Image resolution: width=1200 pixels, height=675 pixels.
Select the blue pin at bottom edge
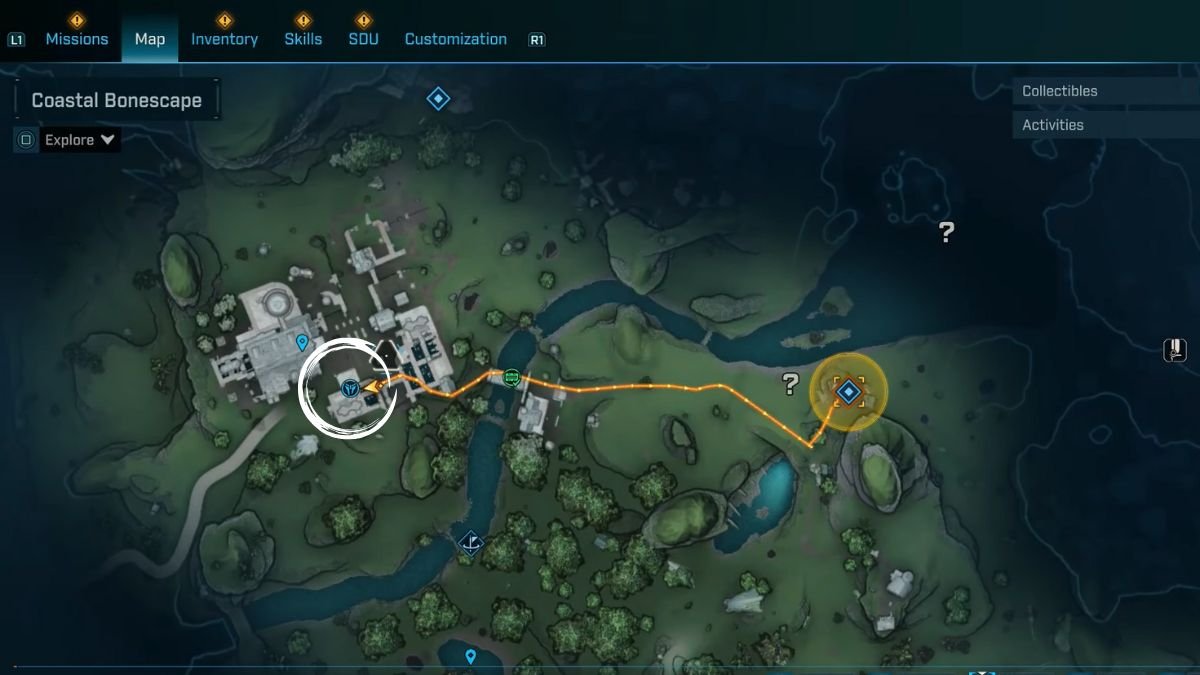click(470, 656)
